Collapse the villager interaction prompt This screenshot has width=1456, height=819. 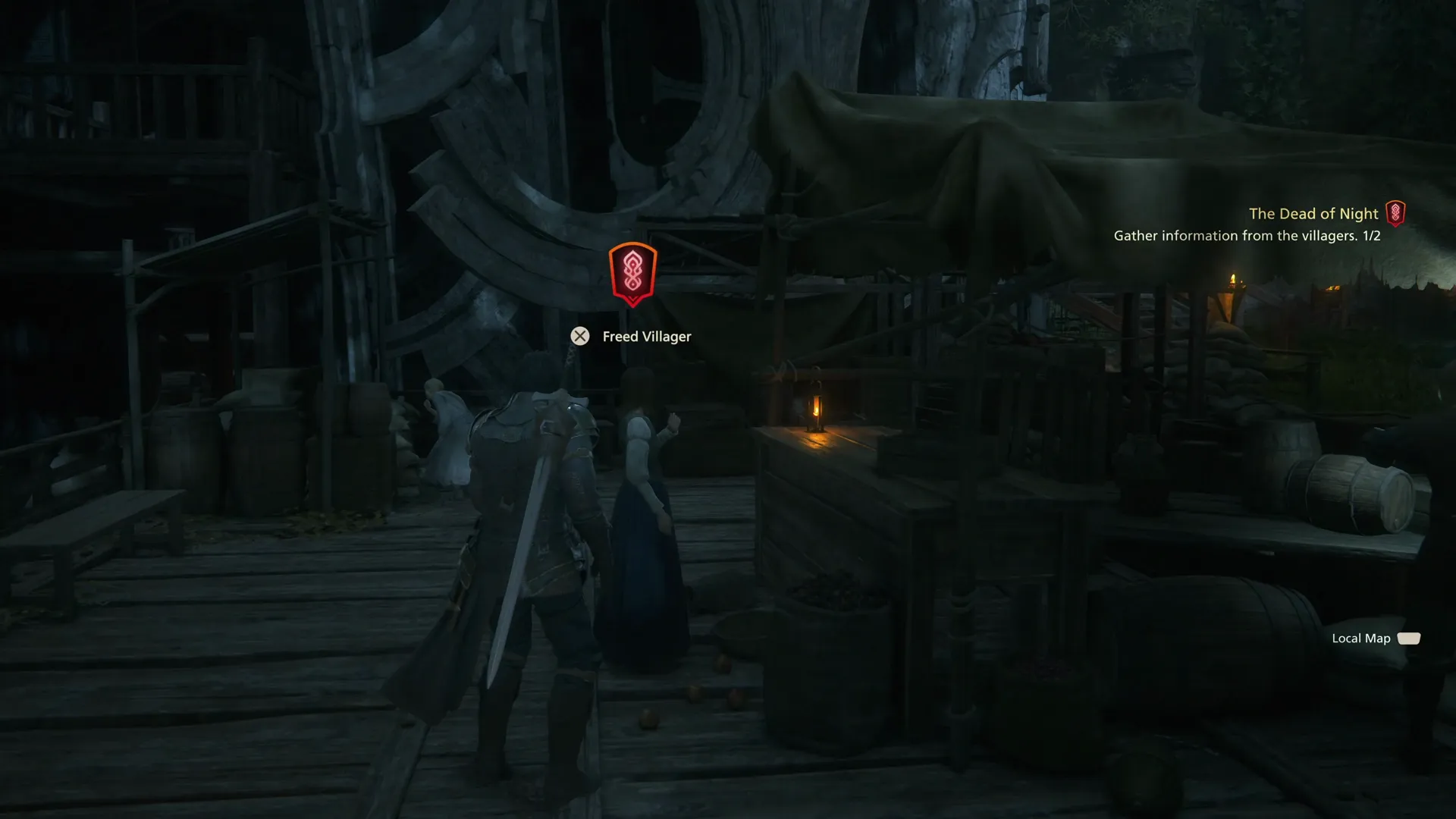pyautogui.click(x=580, y=336)
